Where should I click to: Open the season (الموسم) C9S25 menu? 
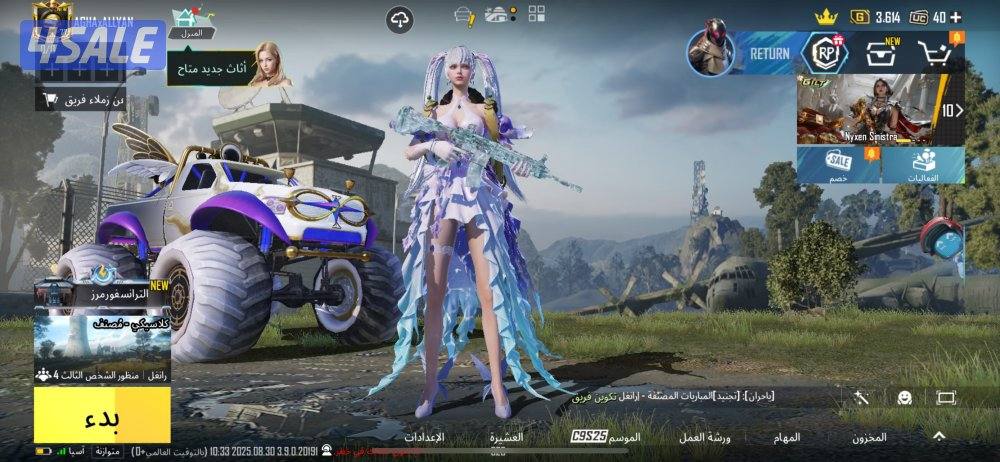tap(607, 437)
